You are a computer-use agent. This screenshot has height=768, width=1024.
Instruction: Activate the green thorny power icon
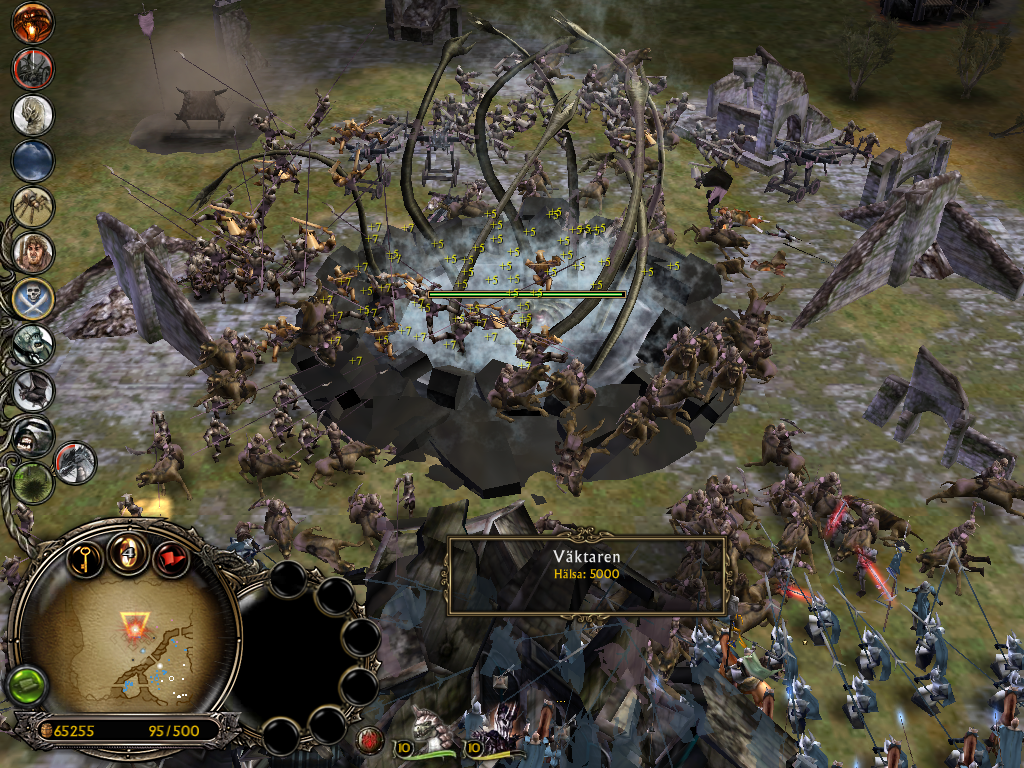(33, 482)
